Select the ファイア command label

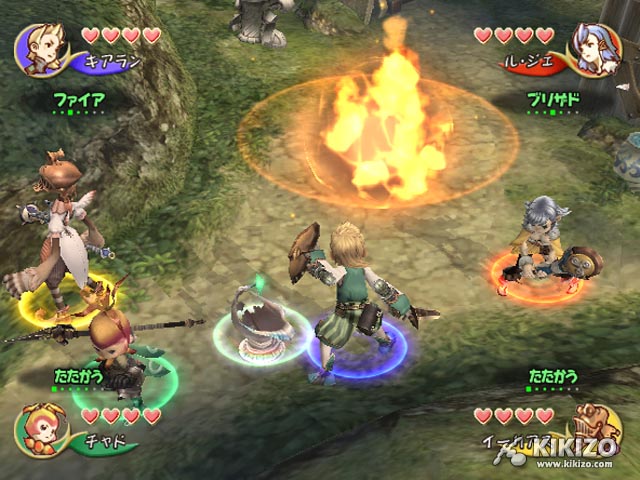click(78, 100)
